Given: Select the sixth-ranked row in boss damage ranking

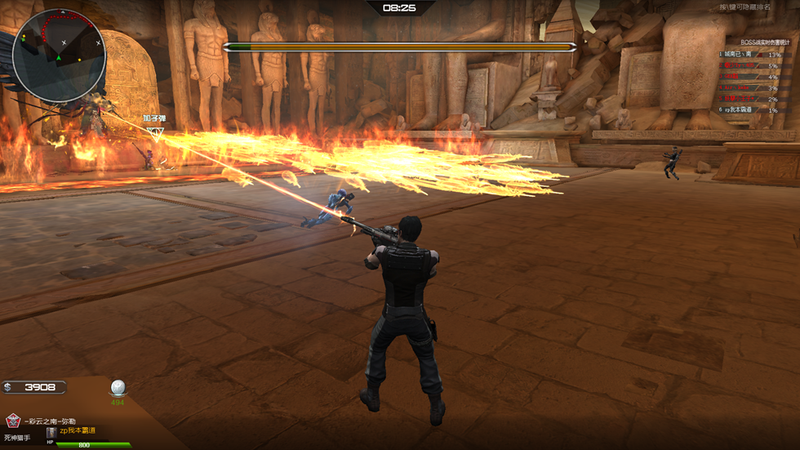Looking at the screenshot, I should [748, 109].
